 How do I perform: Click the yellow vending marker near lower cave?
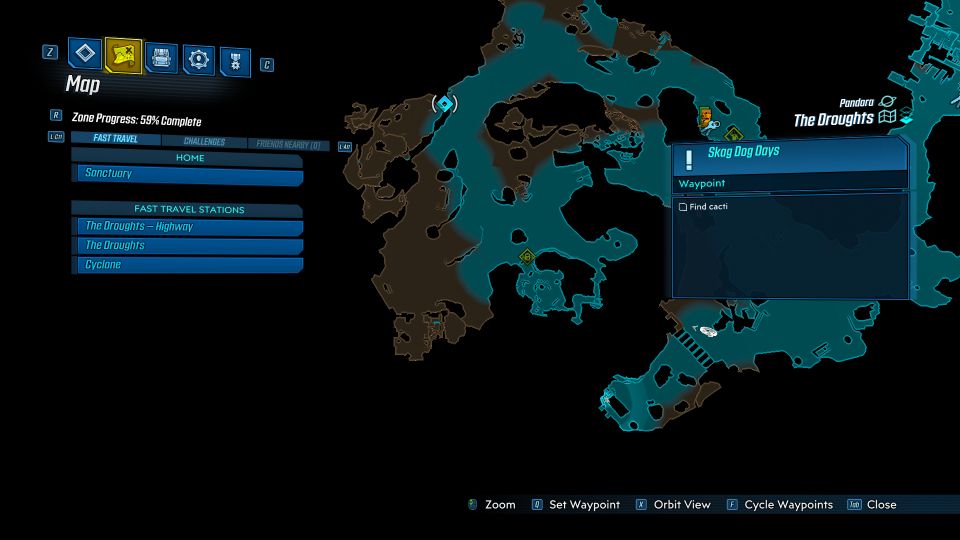coord(527,257)
